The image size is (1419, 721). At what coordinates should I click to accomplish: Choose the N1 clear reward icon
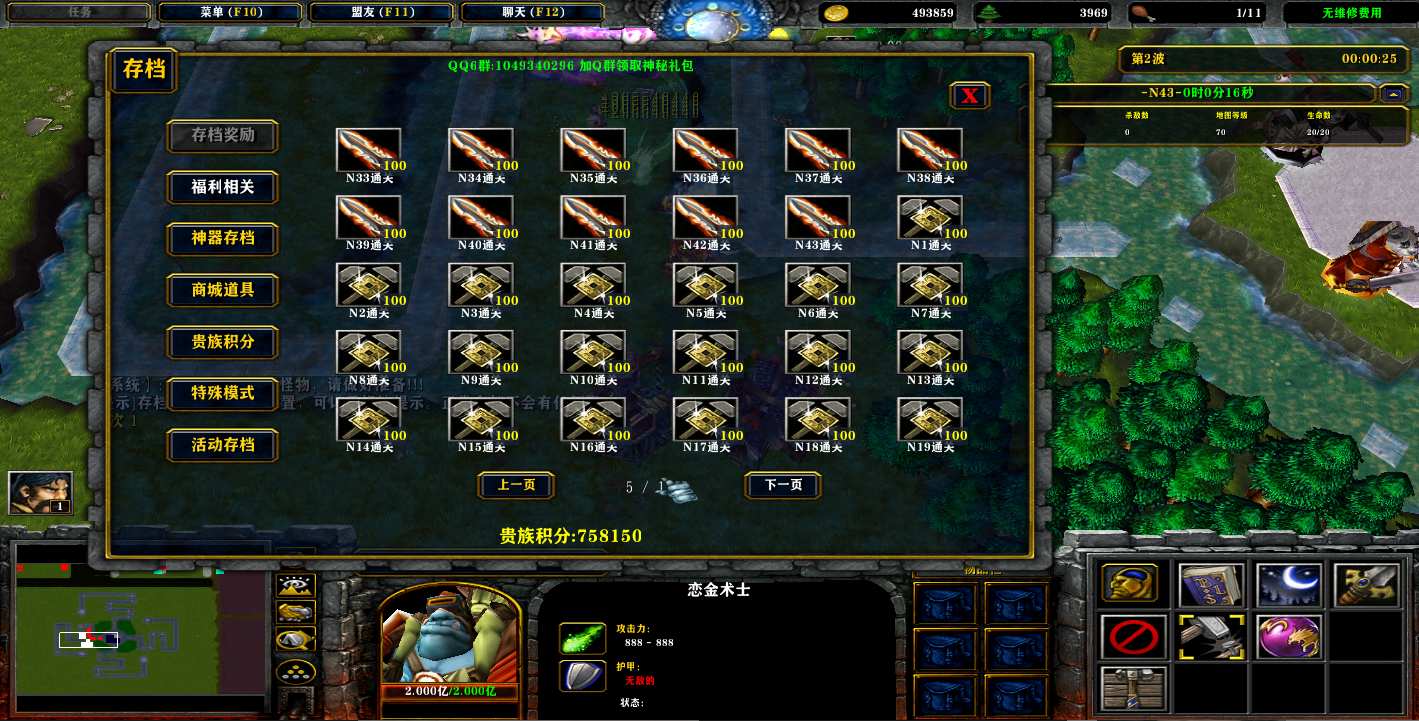pos(930,218)
